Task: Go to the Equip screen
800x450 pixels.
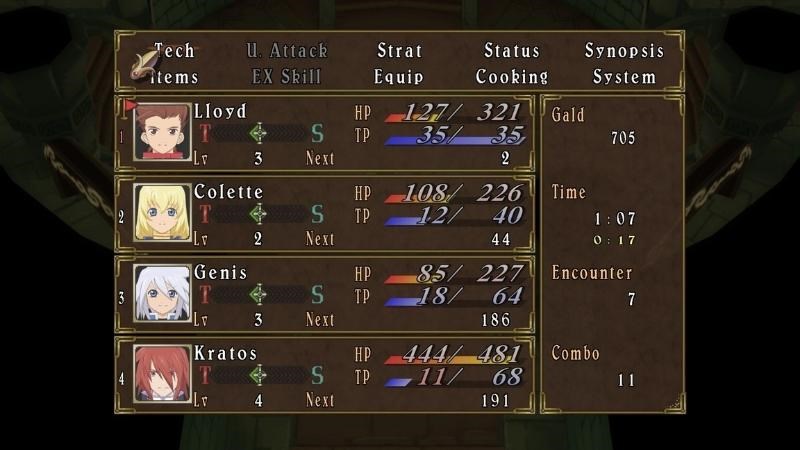Action: [x=399, y=77]
